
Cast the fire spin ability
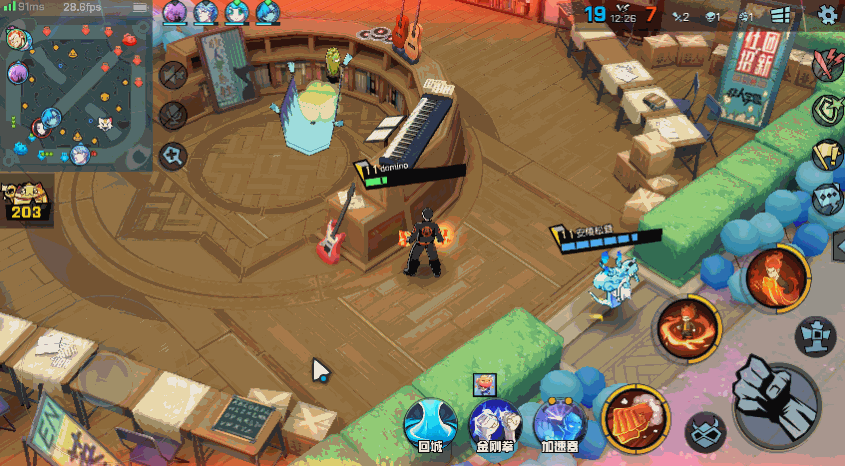[x=687, y=325]
